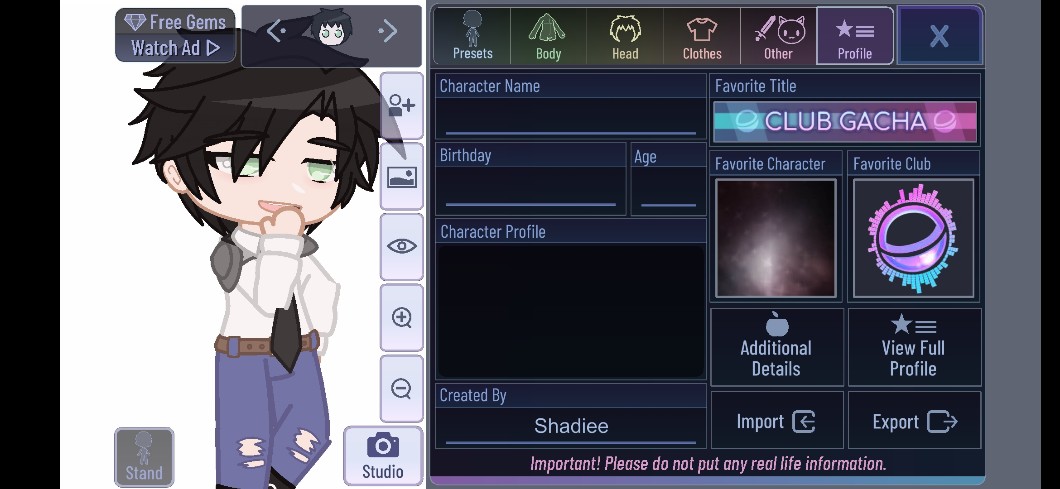Import a character
This screenshot has width=1060, height=489.
pyautogui.click(x=776, y=421)
